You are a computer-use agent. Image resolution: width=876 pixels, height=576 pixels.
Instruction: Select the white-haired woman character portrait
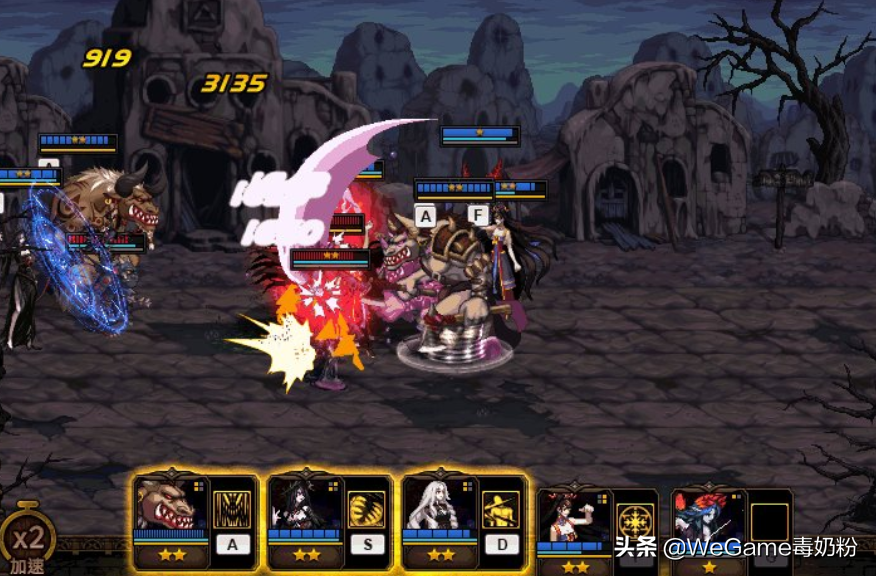pyautogui.click(x=440, y=506)
